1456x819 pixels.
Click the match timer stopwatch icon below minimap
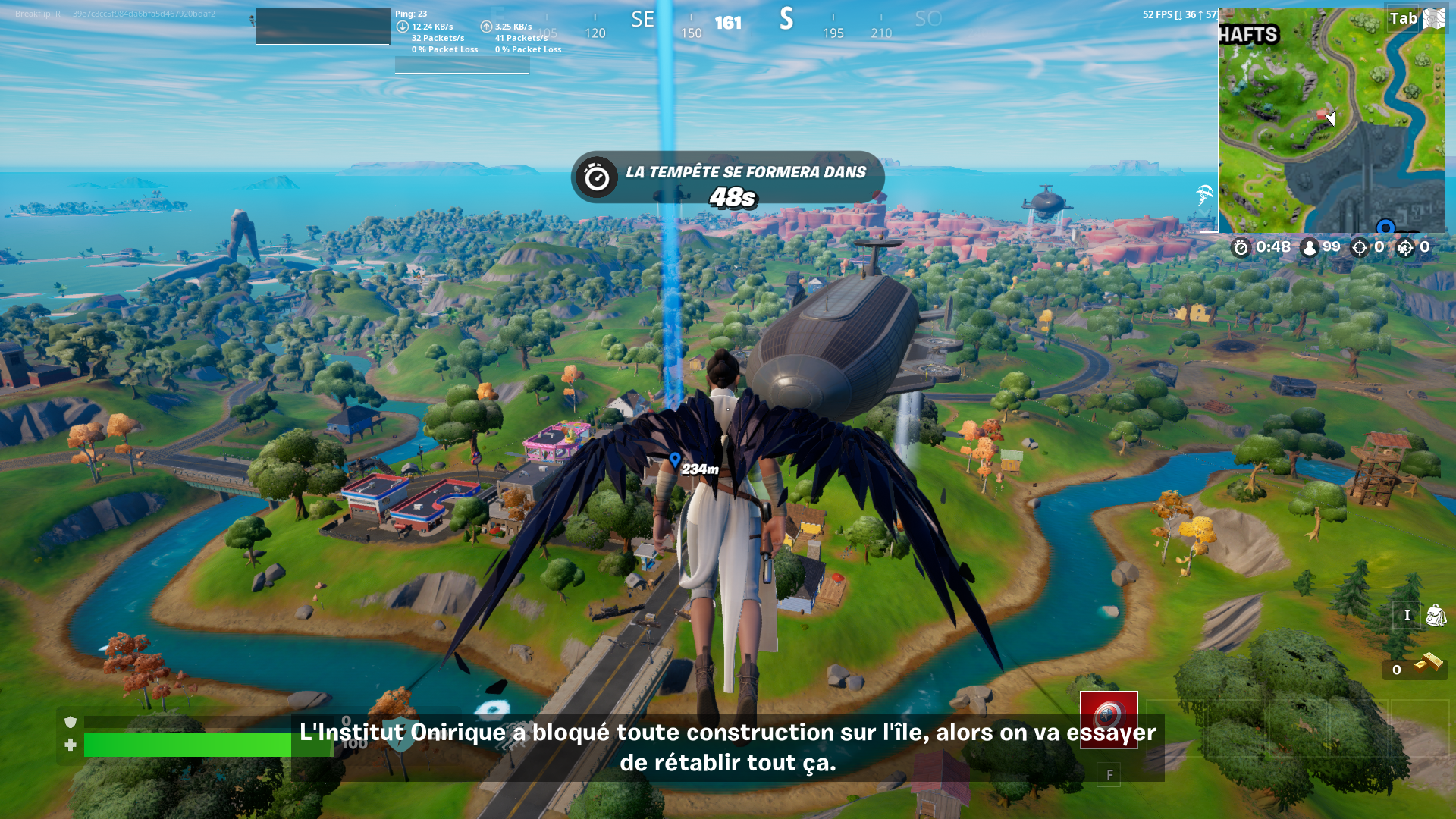1241,246
